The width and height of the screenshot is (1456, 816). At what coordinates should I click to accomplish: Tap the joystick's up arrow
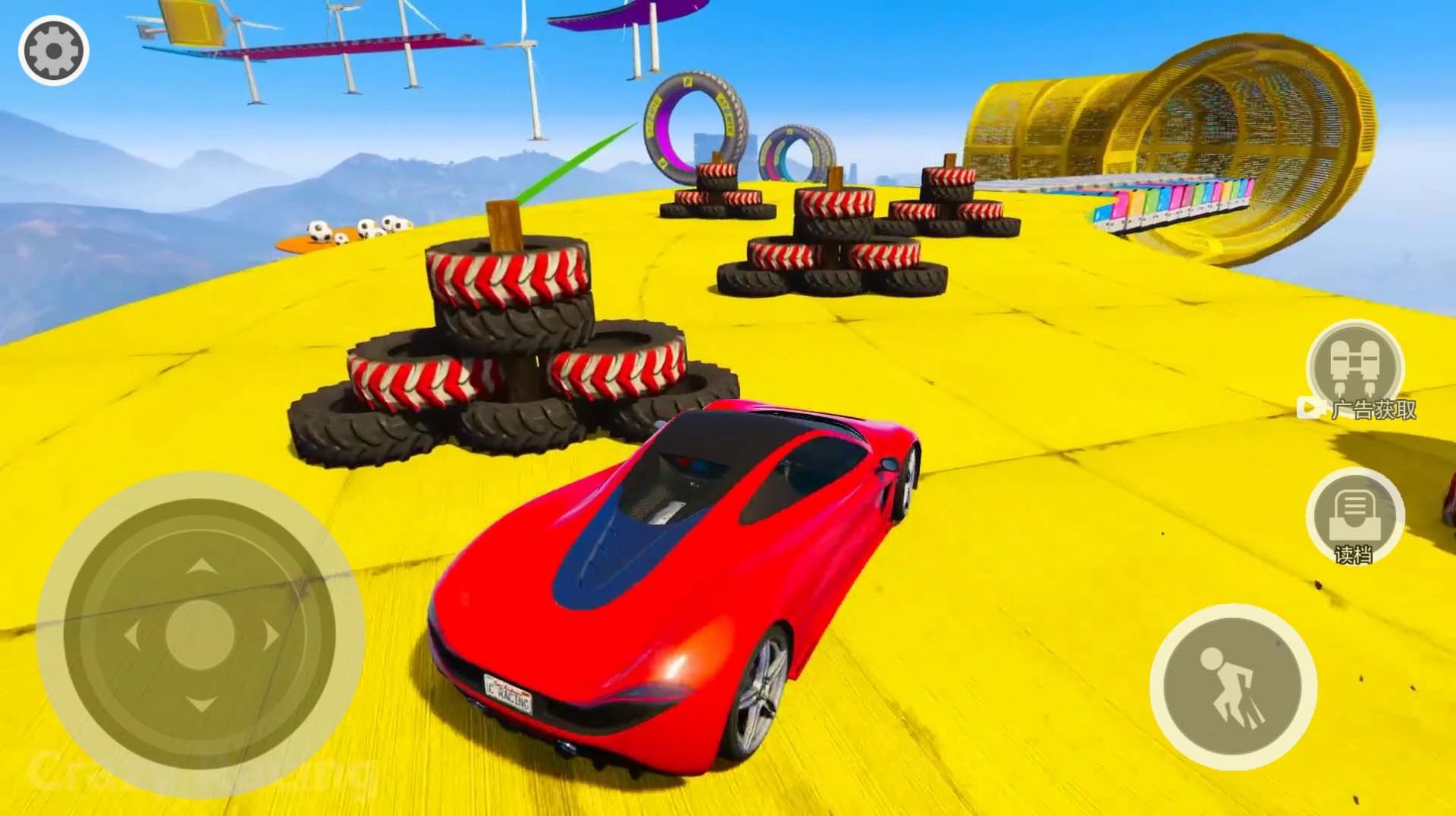point(200,566)
